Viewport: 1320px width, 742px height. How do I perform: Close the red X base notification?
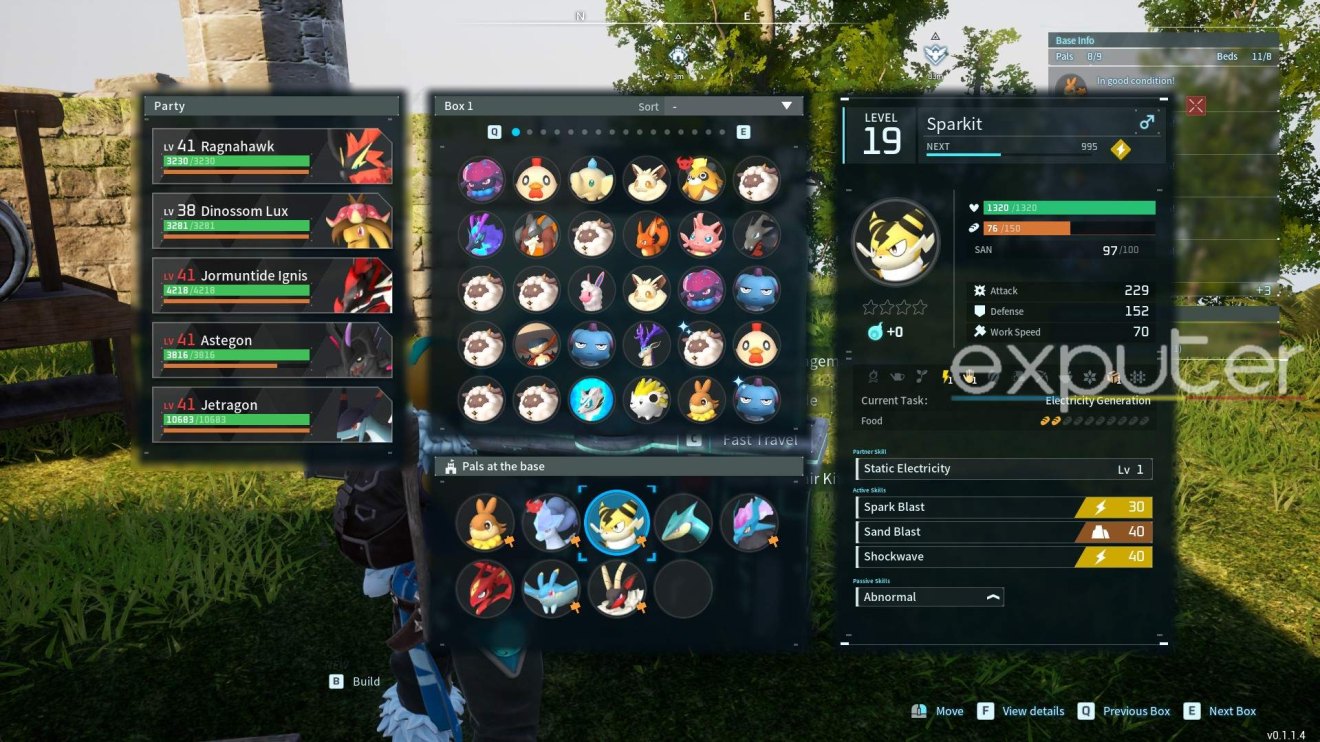tap(1195, 106)
